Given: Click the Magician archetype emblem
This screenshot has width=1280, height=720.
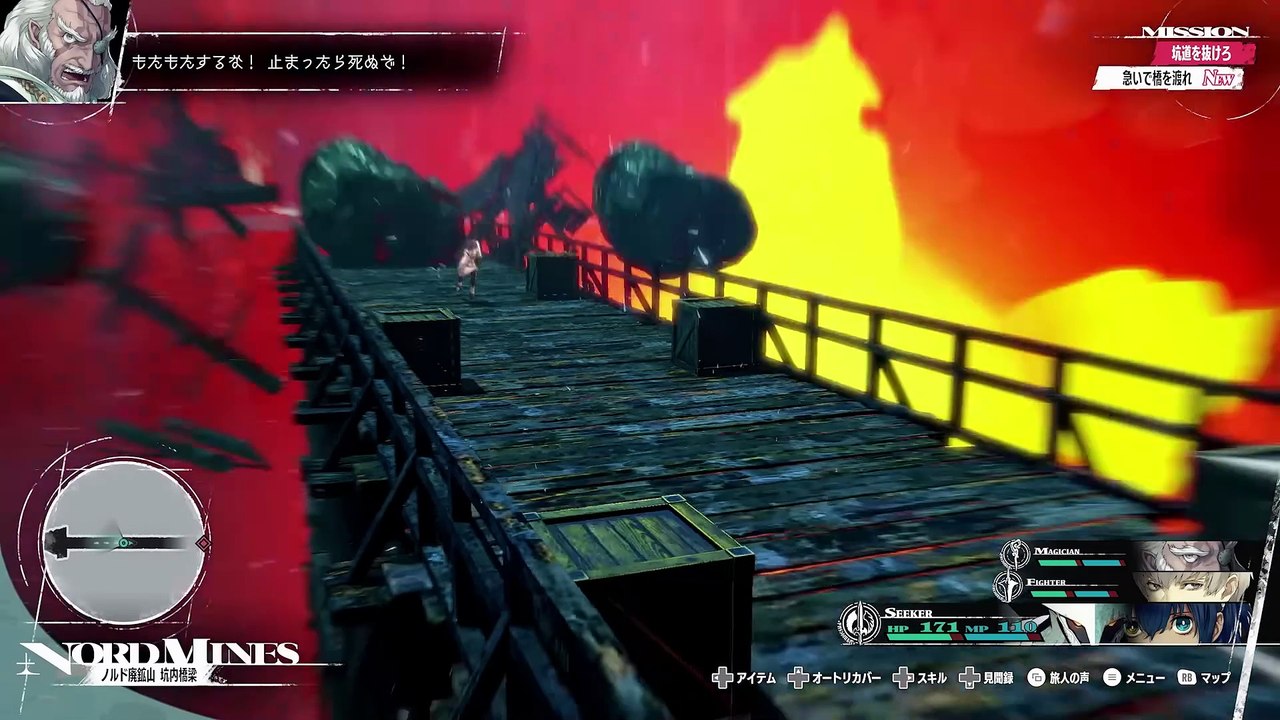Looking at the screenshot, I should (1015, 553).
